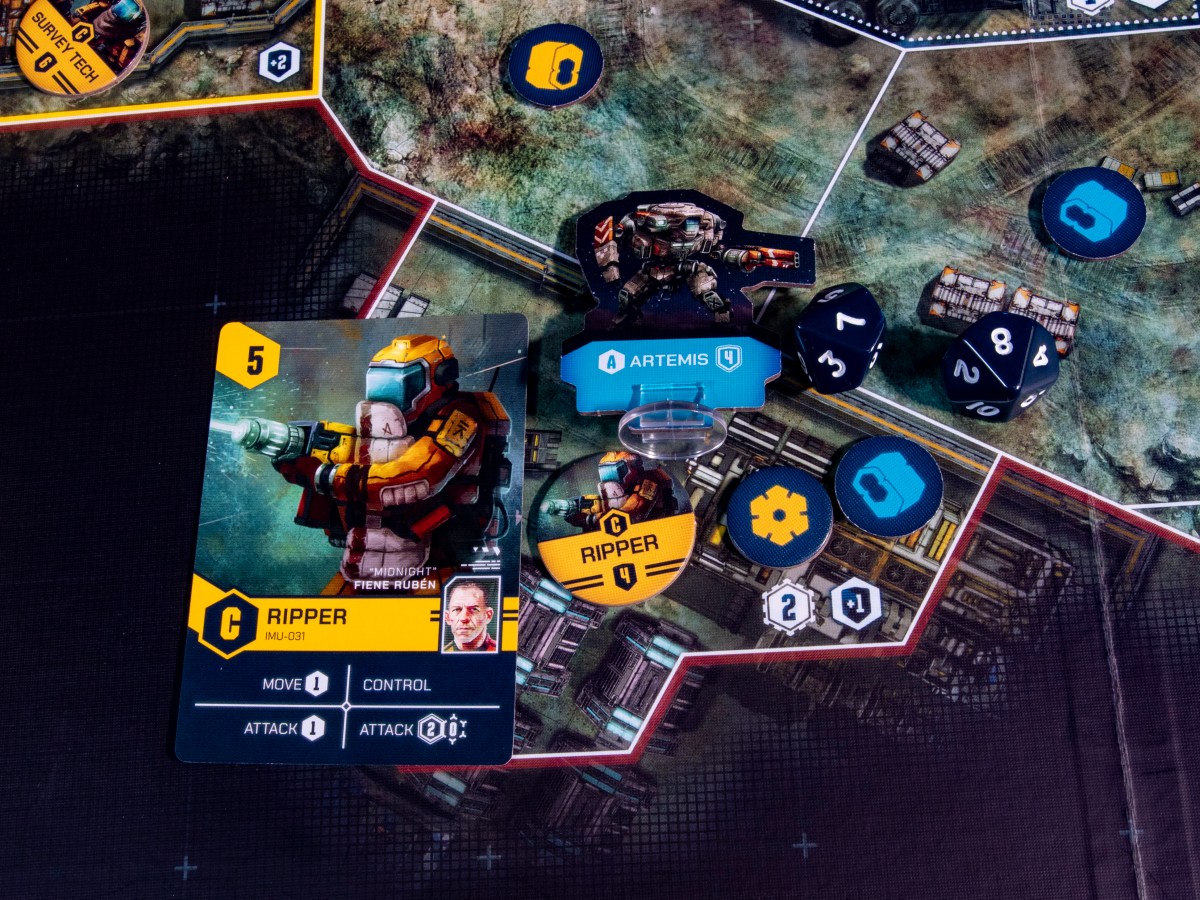The height and width of the screenshot is (900, 1200).
Task: Select the Ripper unit card
Action: [x=350, y=540]
